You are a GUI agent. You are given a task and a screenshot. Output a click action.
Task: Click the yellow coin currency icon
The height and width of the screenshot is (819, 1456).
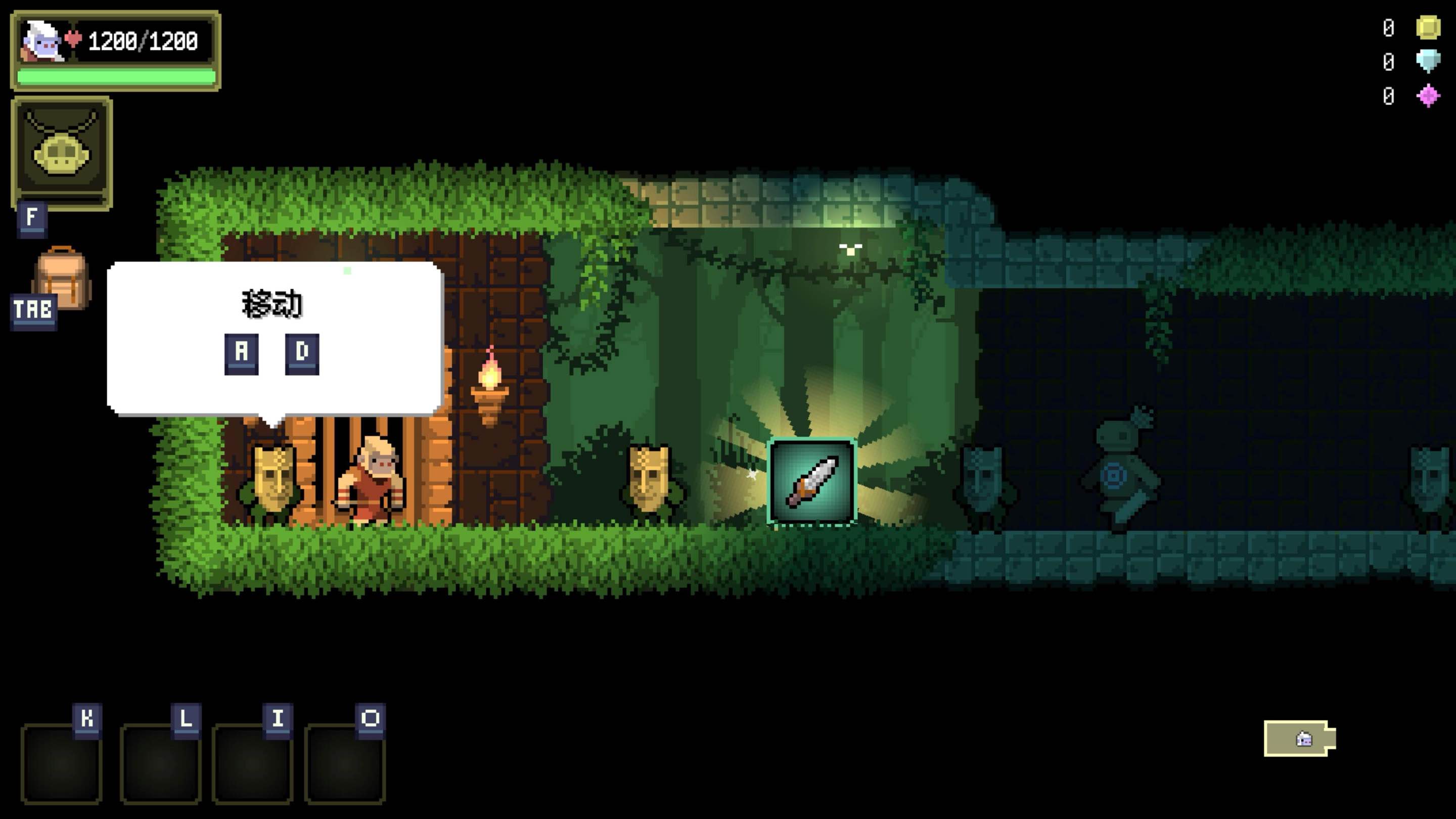(1428, 27)
